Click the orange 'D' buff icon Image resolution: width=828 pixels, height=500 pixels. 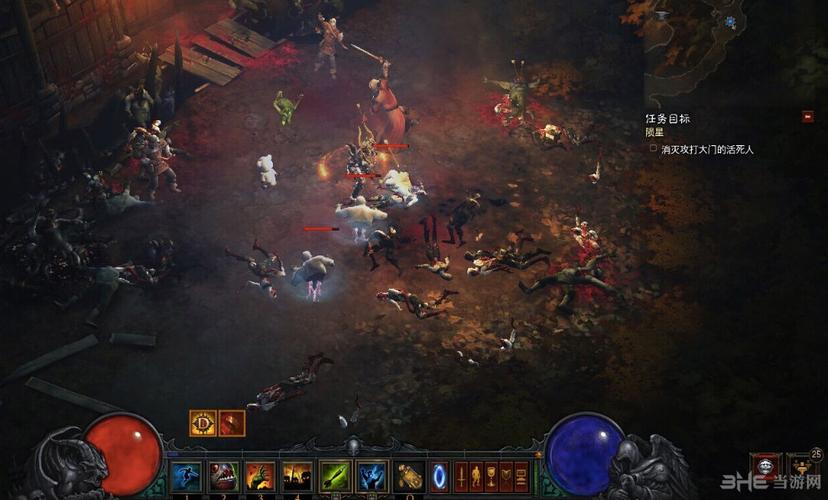coord(204,423)
